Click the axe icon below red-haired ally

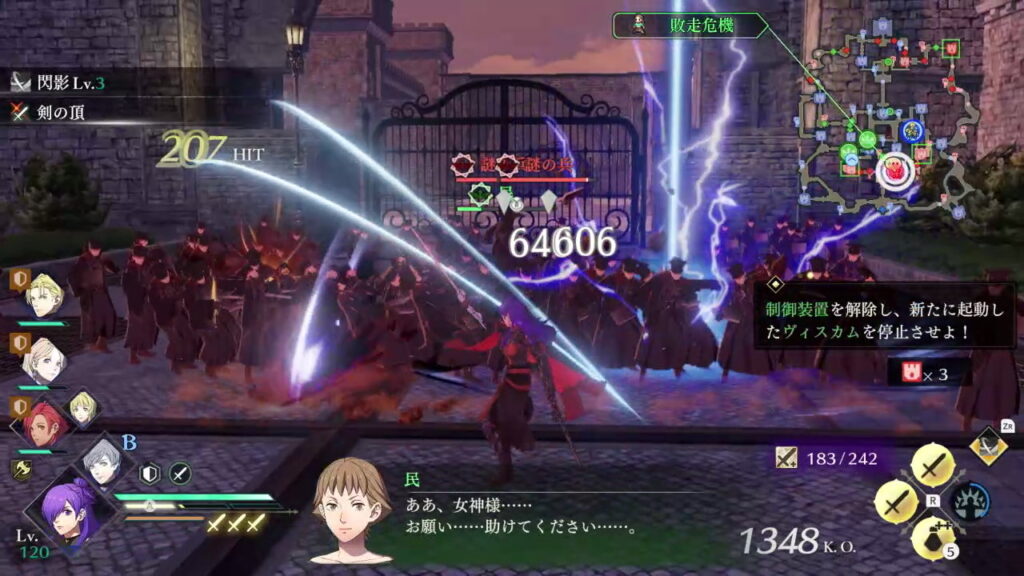click(19, 467)
